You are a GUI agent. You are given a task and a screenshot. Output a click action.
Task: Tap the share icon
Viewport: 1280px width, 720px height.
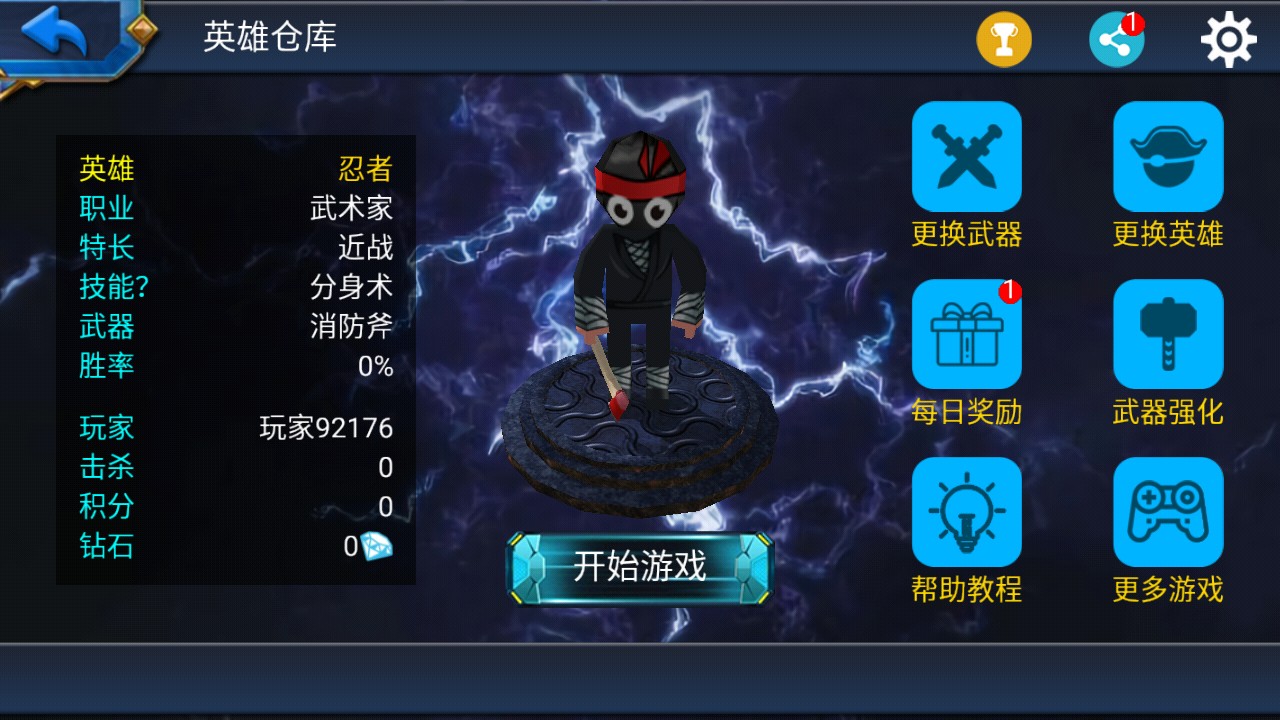click(x=1116, y=40)
